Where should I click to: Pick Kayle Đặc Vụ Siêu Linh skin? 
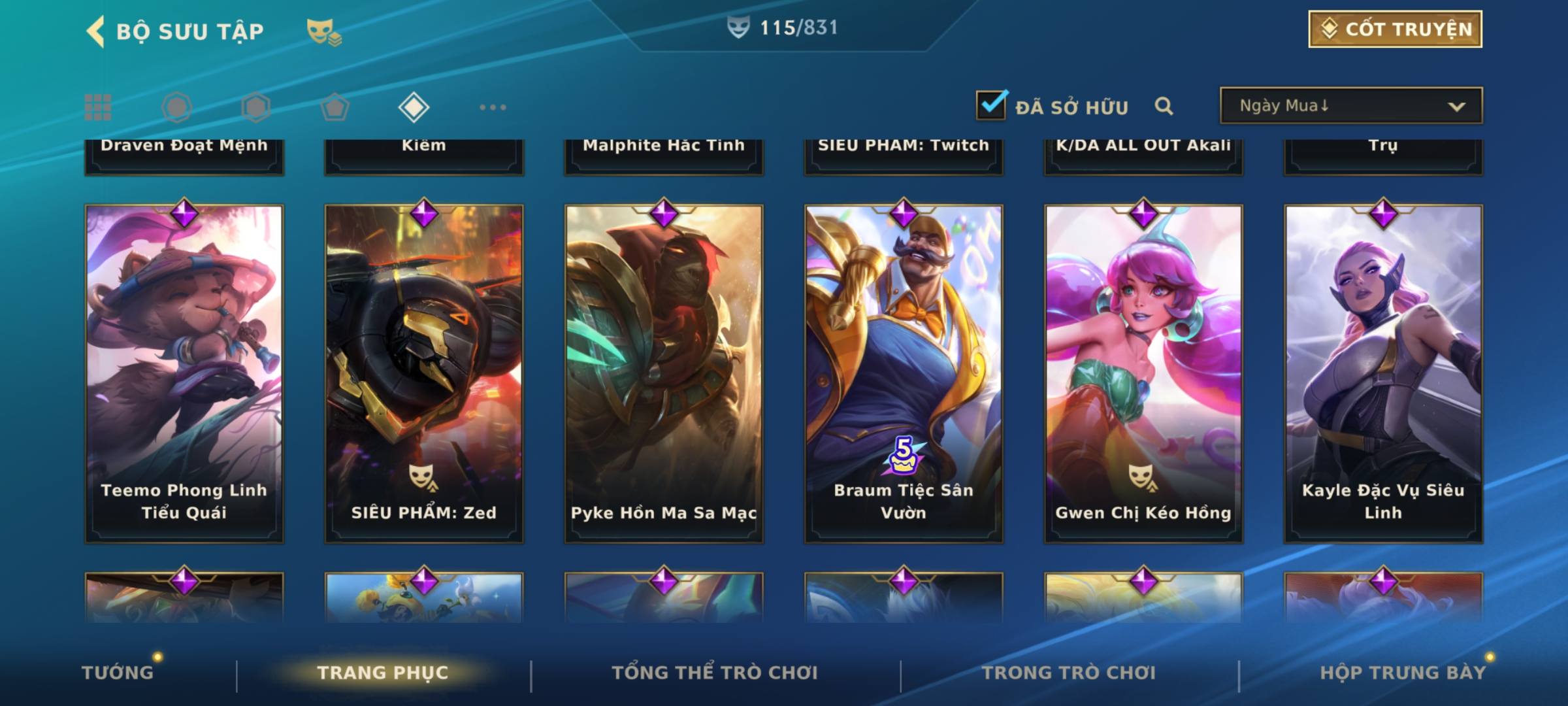[1383, 373]
